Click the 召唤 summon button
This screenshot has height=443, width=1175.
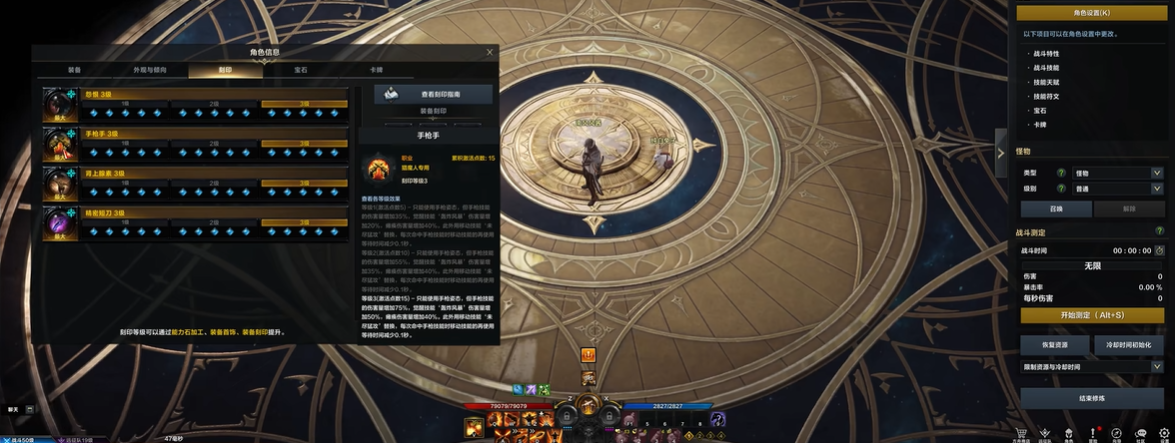pyautogui.click(x=1055, y=209)
